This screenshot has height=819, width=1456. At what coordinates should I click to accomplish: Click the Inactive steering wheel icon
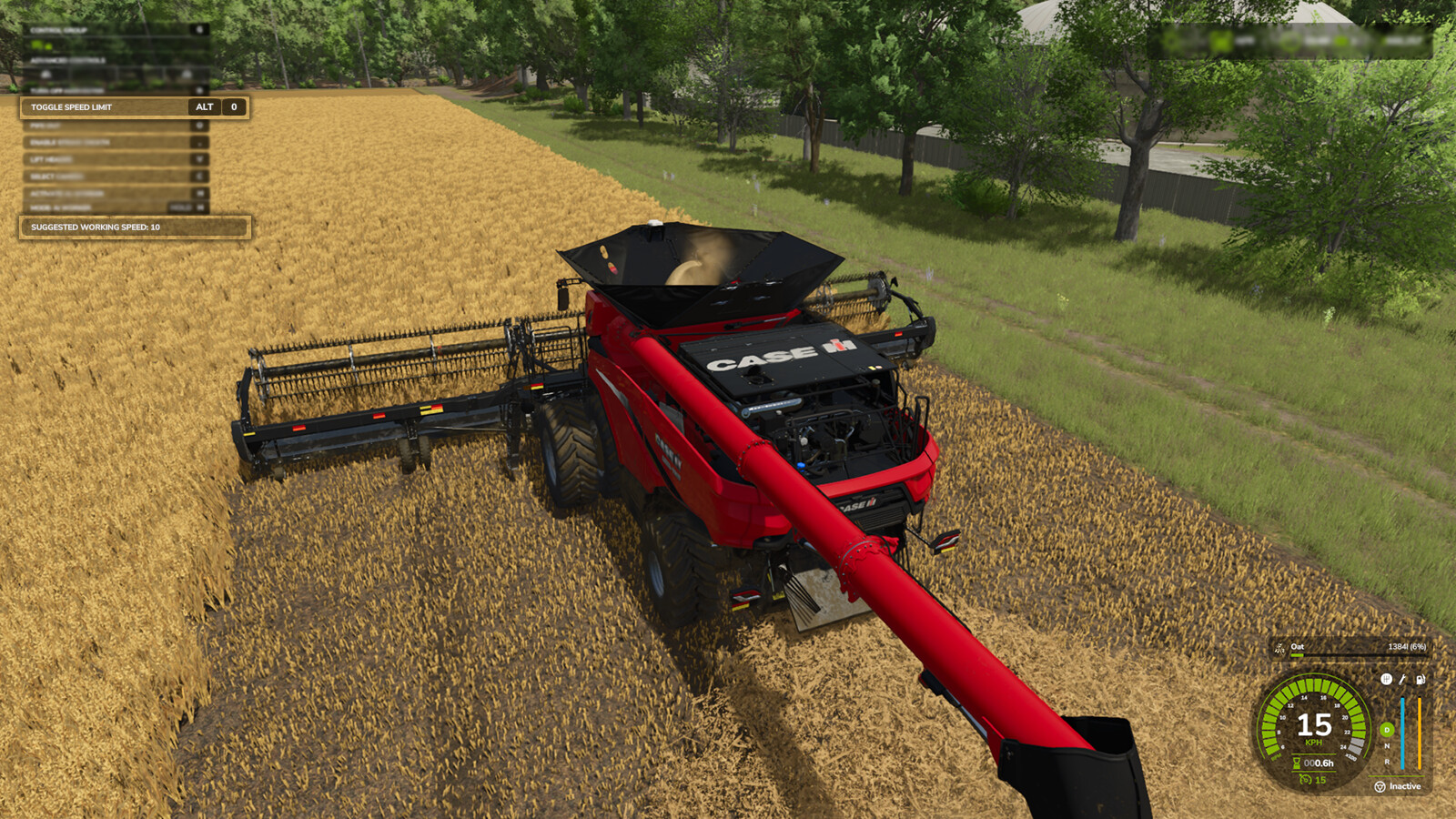(1380, 786)
